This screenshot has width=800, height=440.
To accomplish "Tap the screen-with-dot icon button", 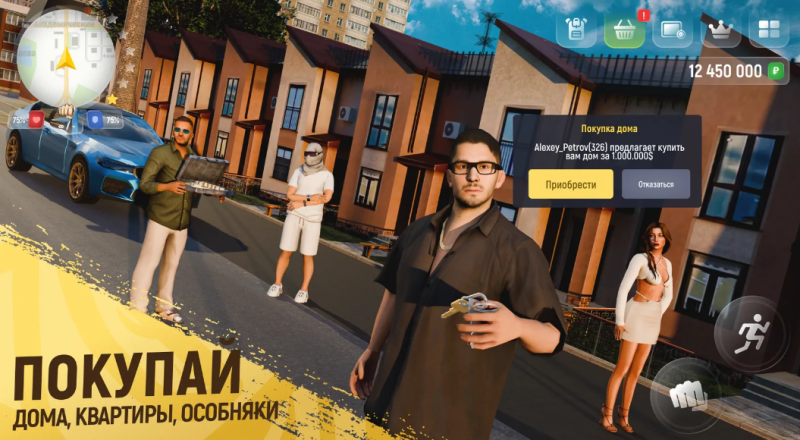I will coord(672,30).
